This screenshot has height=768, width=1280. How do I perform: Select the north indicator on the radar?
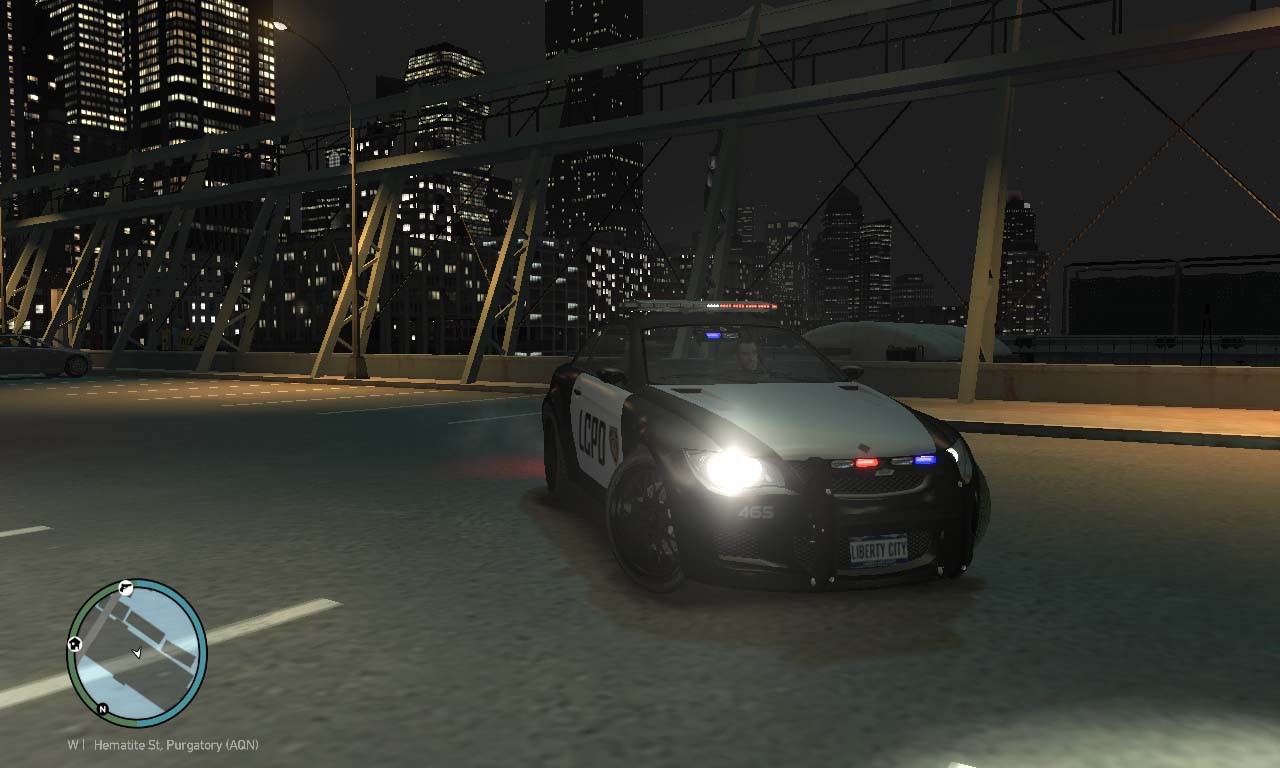click(x=101, y=709)
